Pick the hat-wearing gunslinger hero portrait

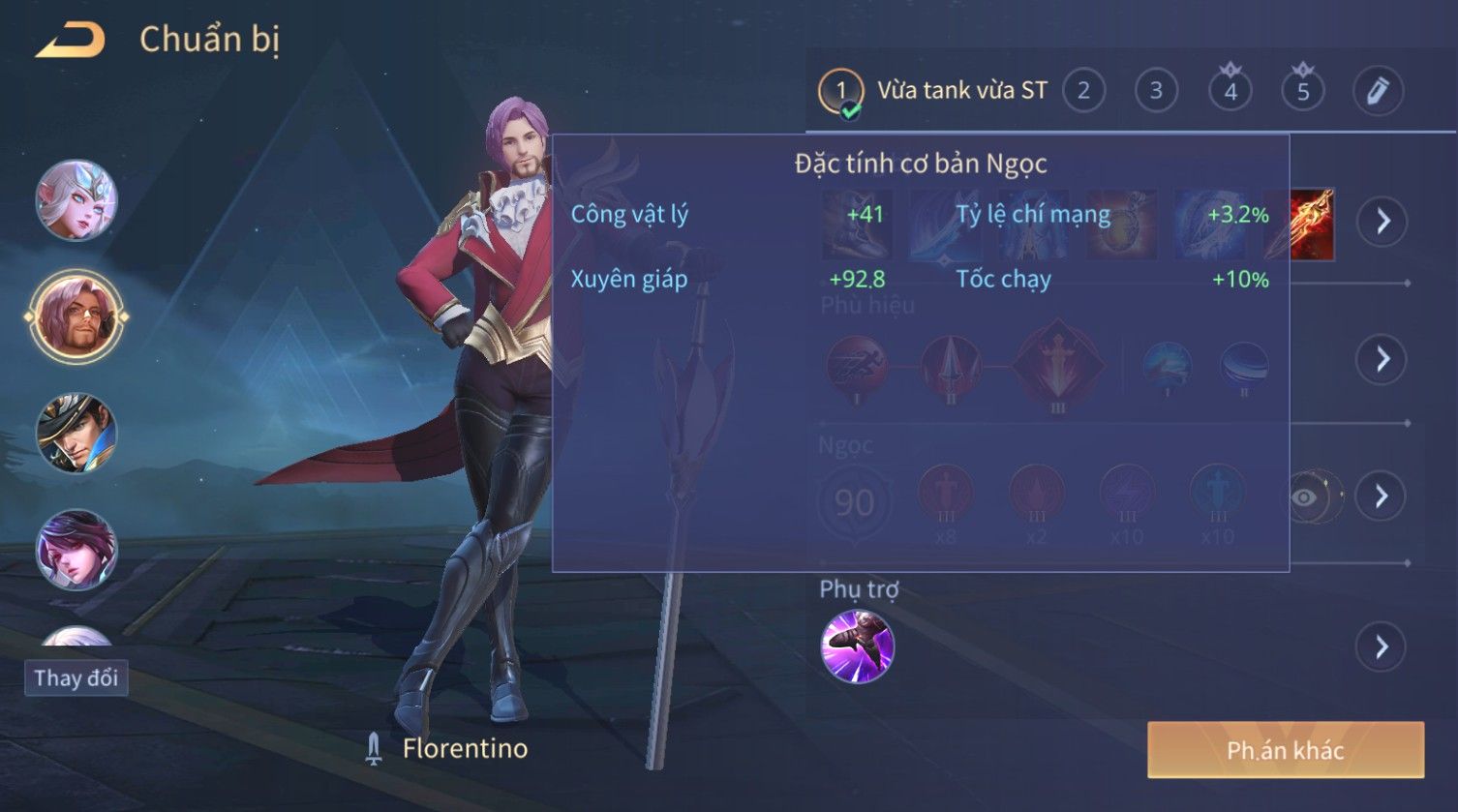(76, 433)
